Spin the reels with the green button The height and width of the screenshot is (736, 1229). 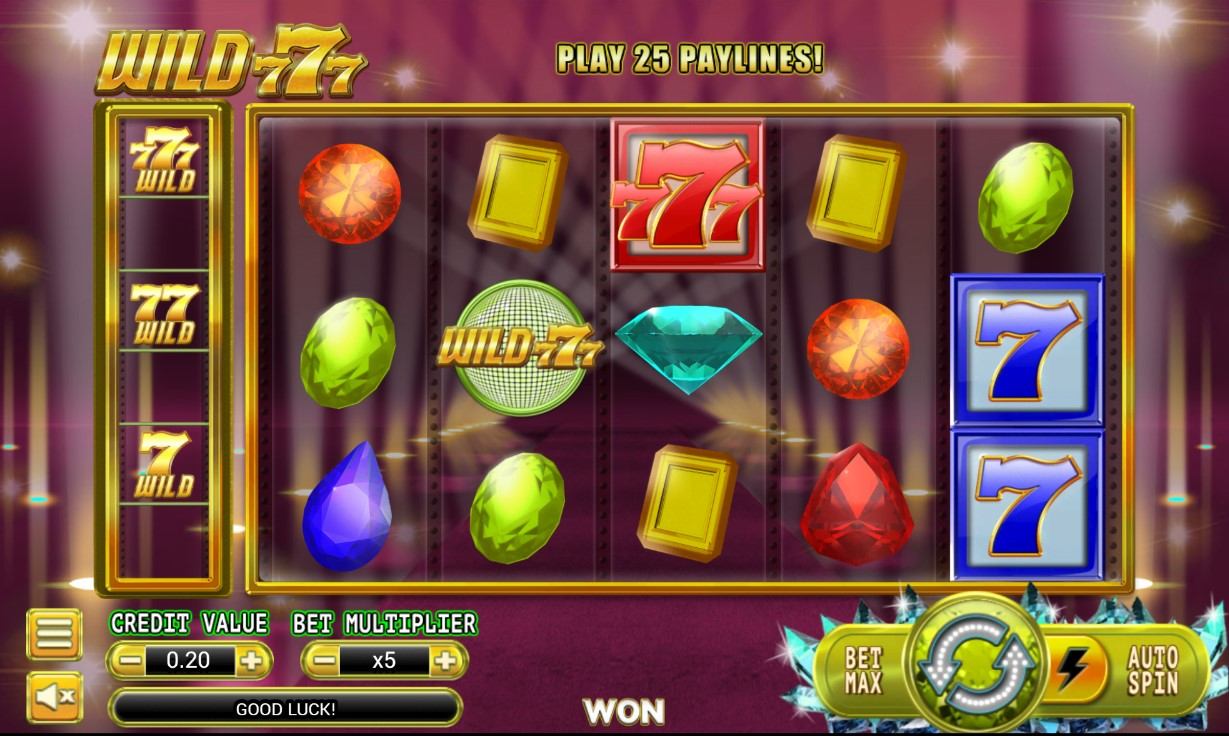click(x=974, y=666)
